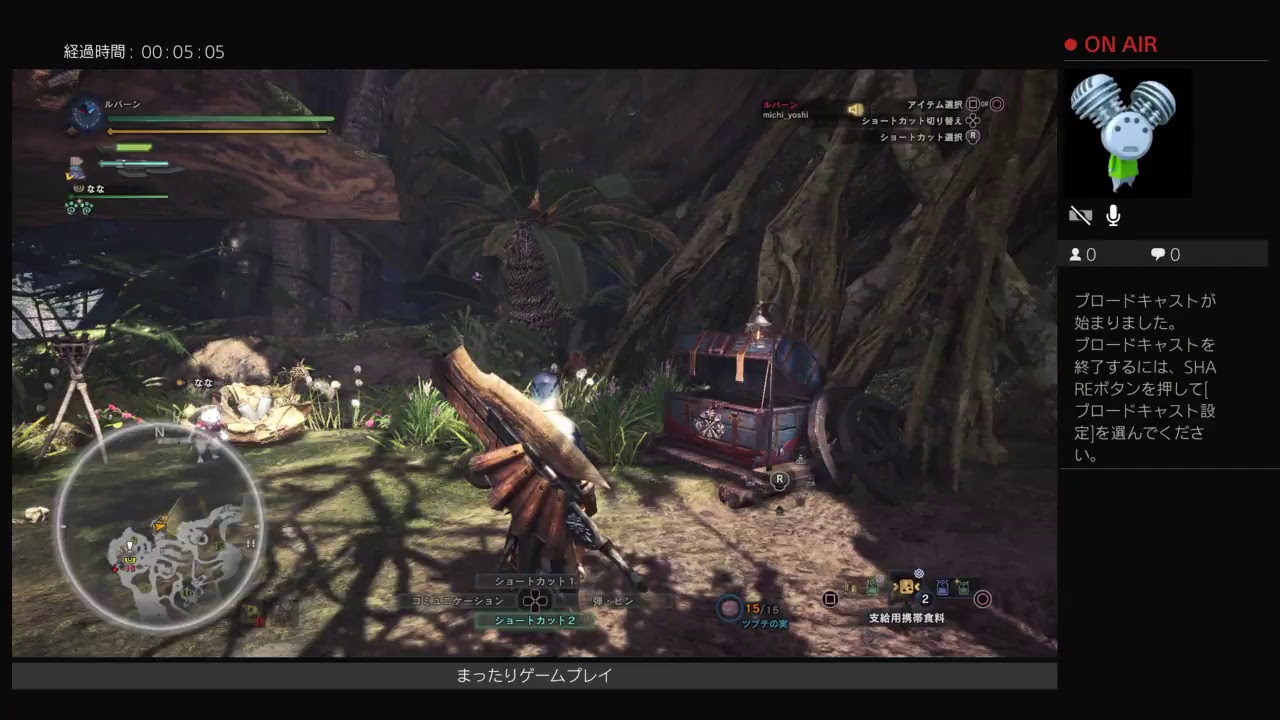Click the sharpness gauge weapon icon
The width and height of the screenshot is (1280, 720).
[x=77, y=165]
